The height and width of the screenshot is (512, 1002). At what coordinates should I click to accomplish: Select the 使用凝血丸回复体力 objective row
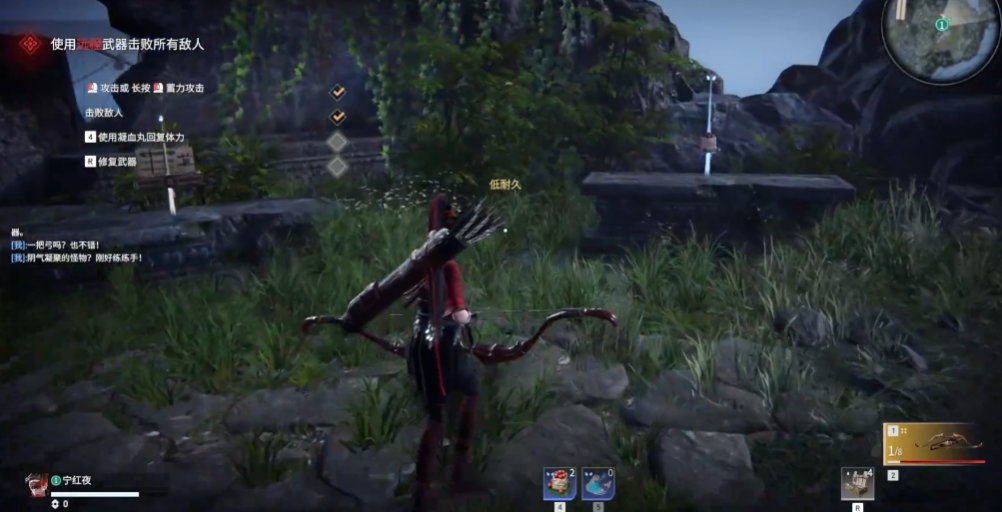point(140,137)
